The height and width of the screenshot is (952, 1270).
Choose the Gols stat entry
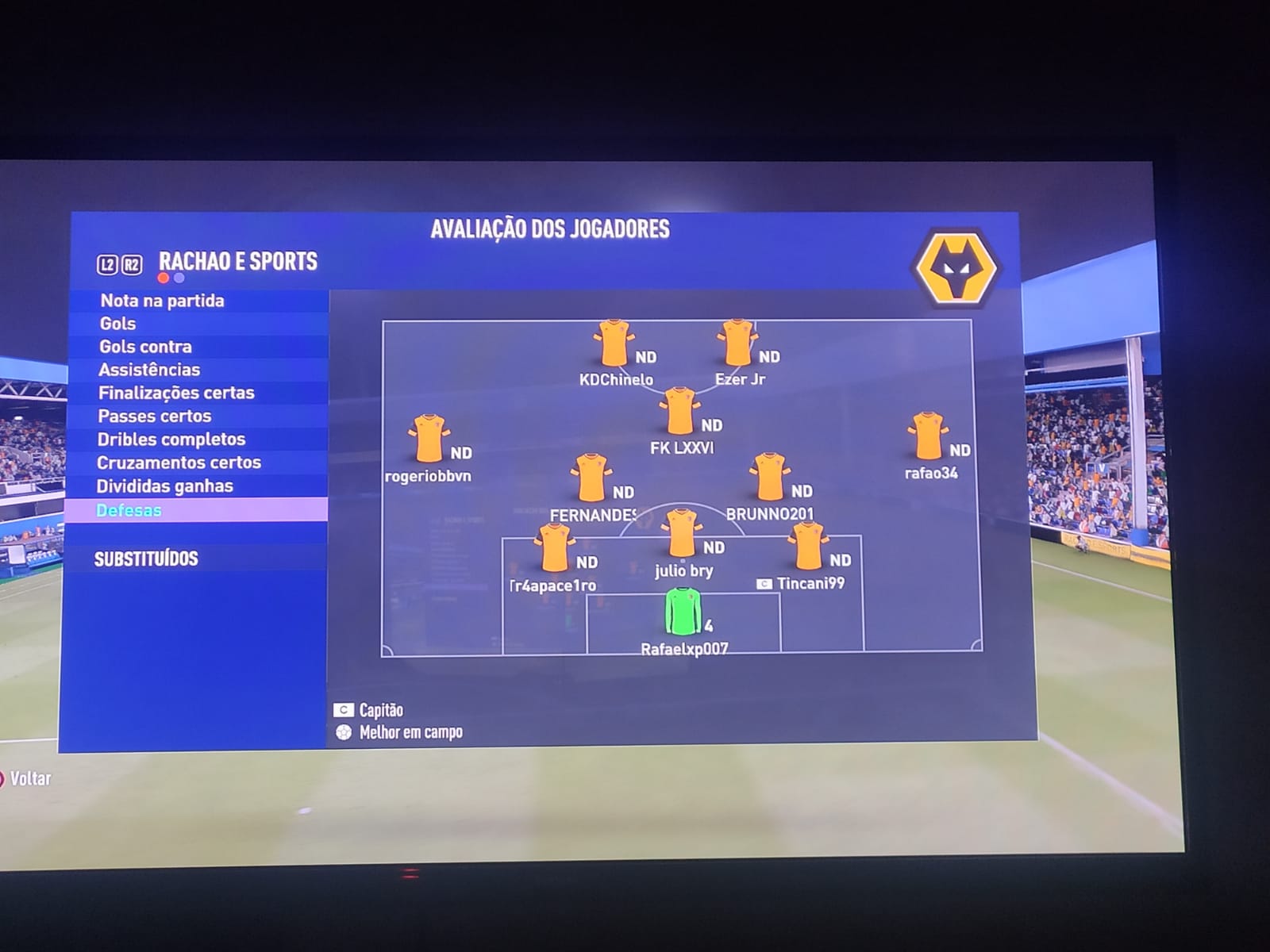click(117, 324)
